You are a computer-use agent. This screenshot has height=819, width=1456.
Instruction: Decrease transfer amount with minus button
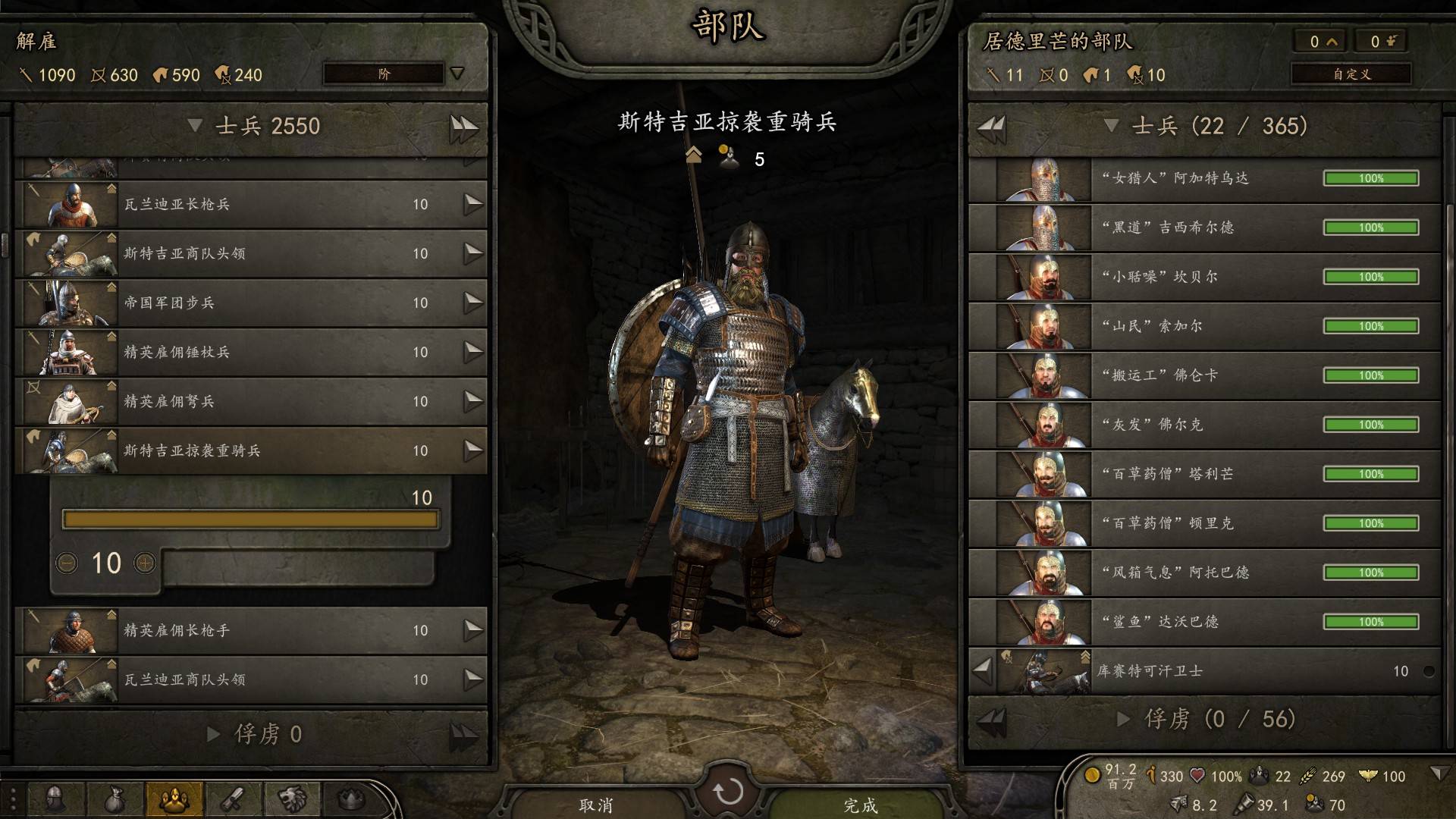coord(67,563)
